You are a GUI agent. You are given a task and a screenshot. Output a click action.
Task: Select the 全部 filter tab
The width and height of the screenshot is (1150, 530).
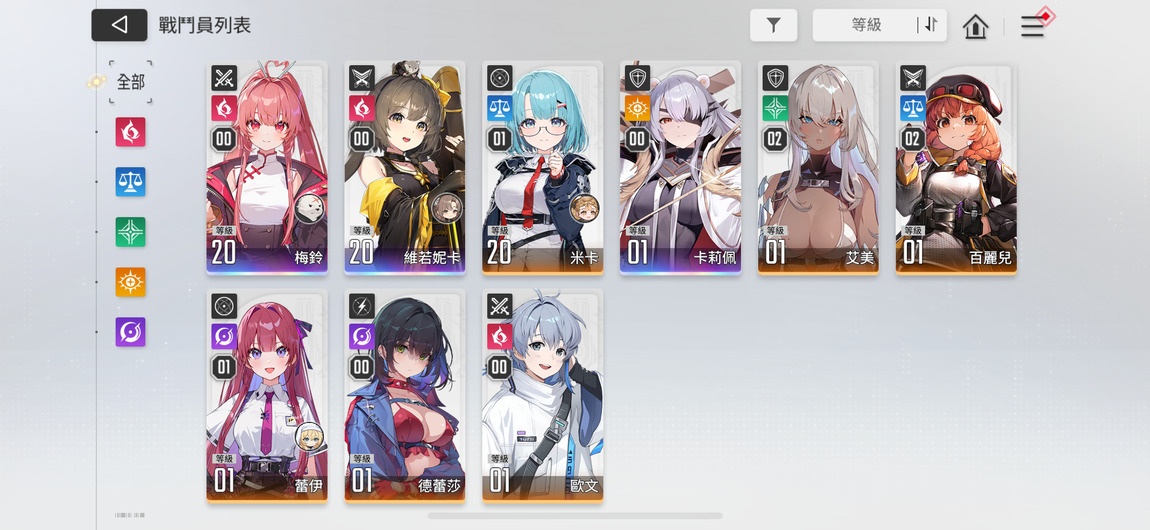coord(131,82)
